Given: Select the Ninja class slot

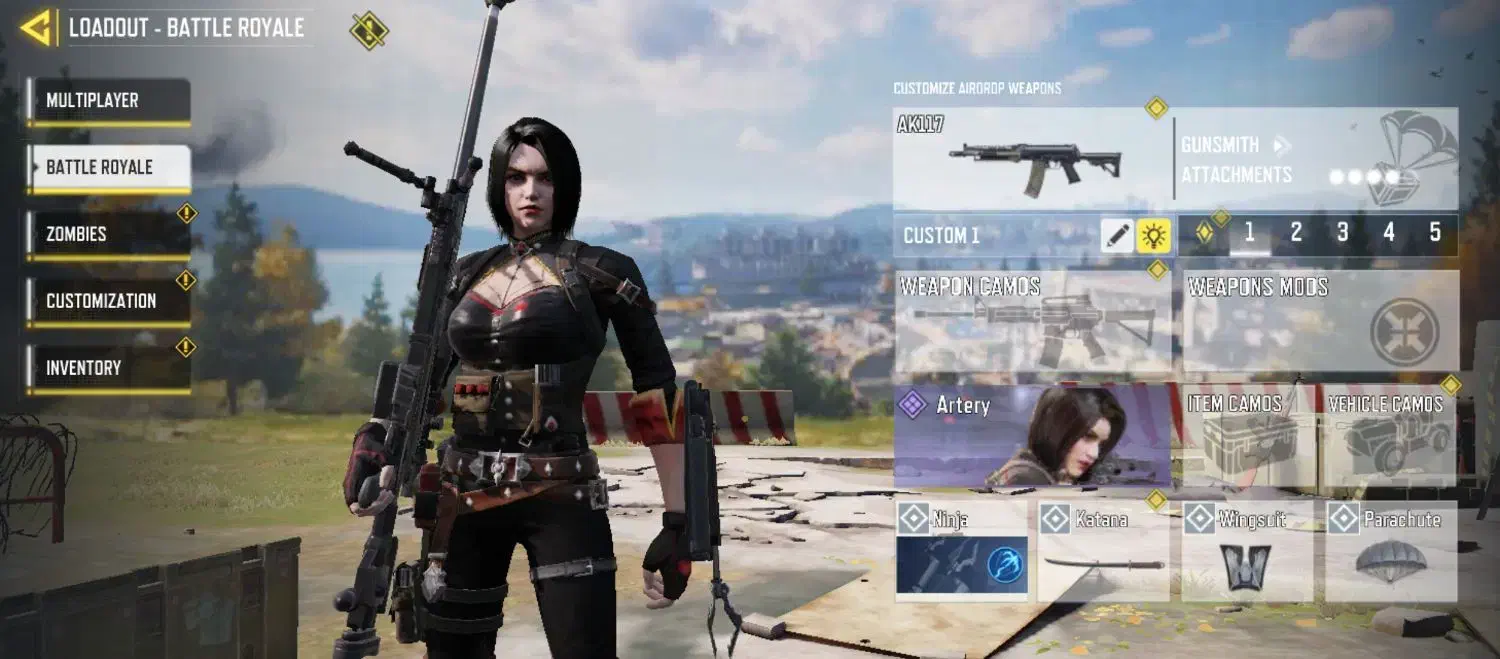Looking at the screenshot, I should tap(961, 551).
